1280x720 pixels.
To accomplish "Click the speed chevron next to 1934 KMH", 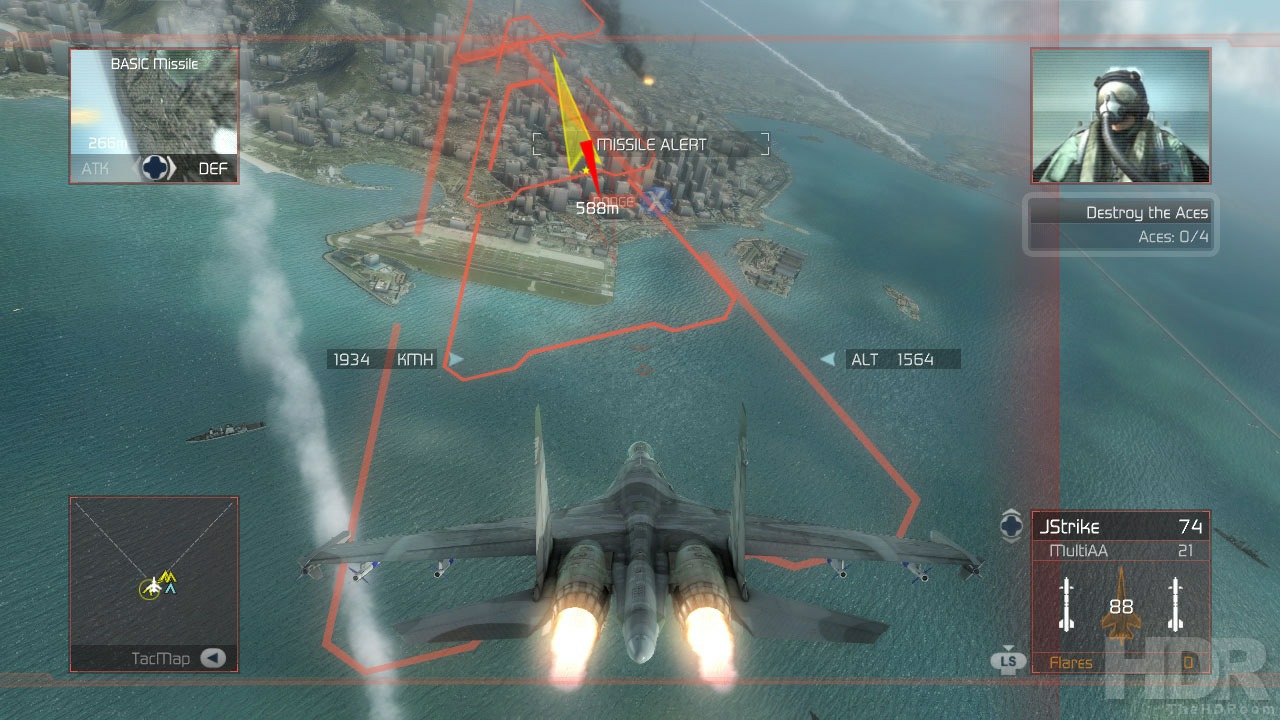I will tap(457, 359).
